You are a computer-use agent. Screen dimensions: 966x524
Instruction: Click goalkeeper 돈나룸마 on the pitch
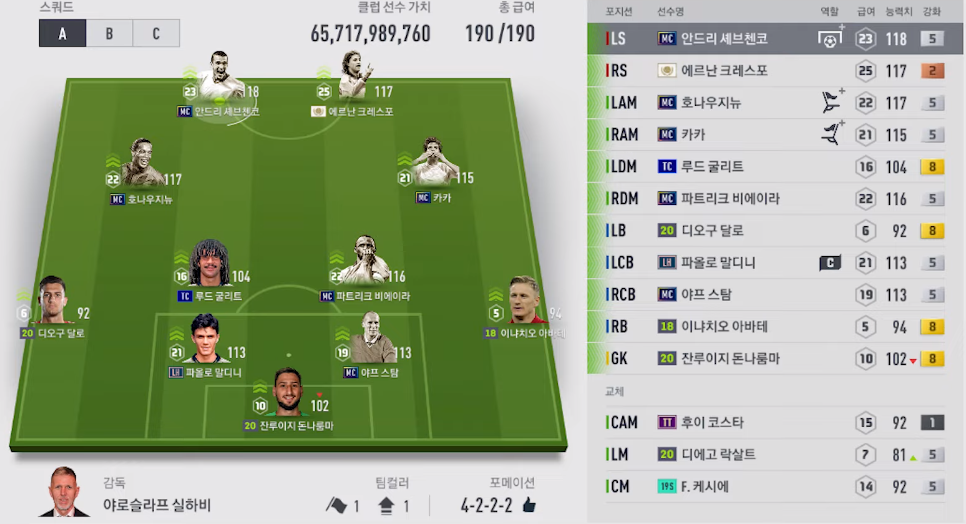point(288,393)
